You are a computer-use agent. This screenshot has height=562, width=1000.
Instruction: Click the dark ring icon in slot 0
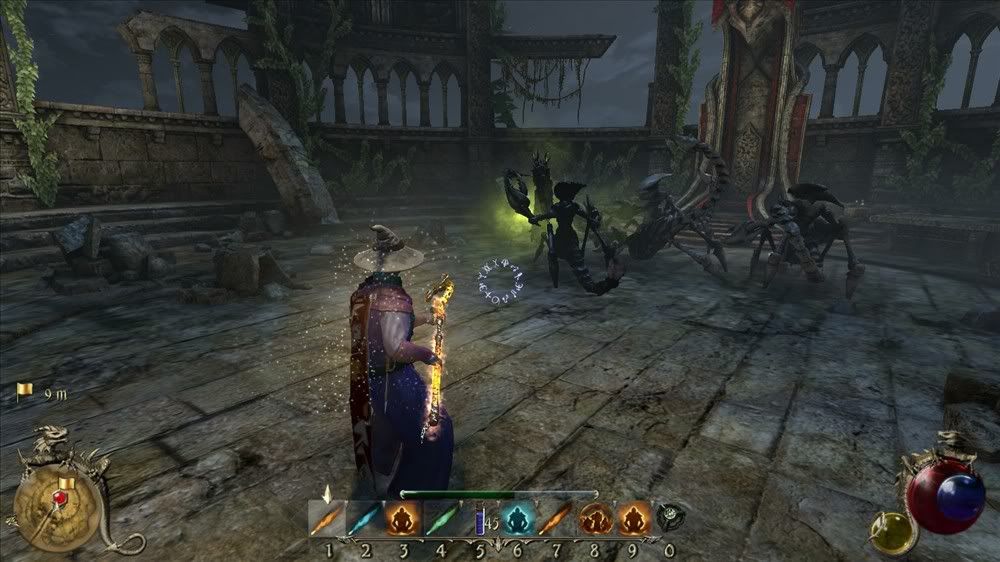click(x=668, y=517)
